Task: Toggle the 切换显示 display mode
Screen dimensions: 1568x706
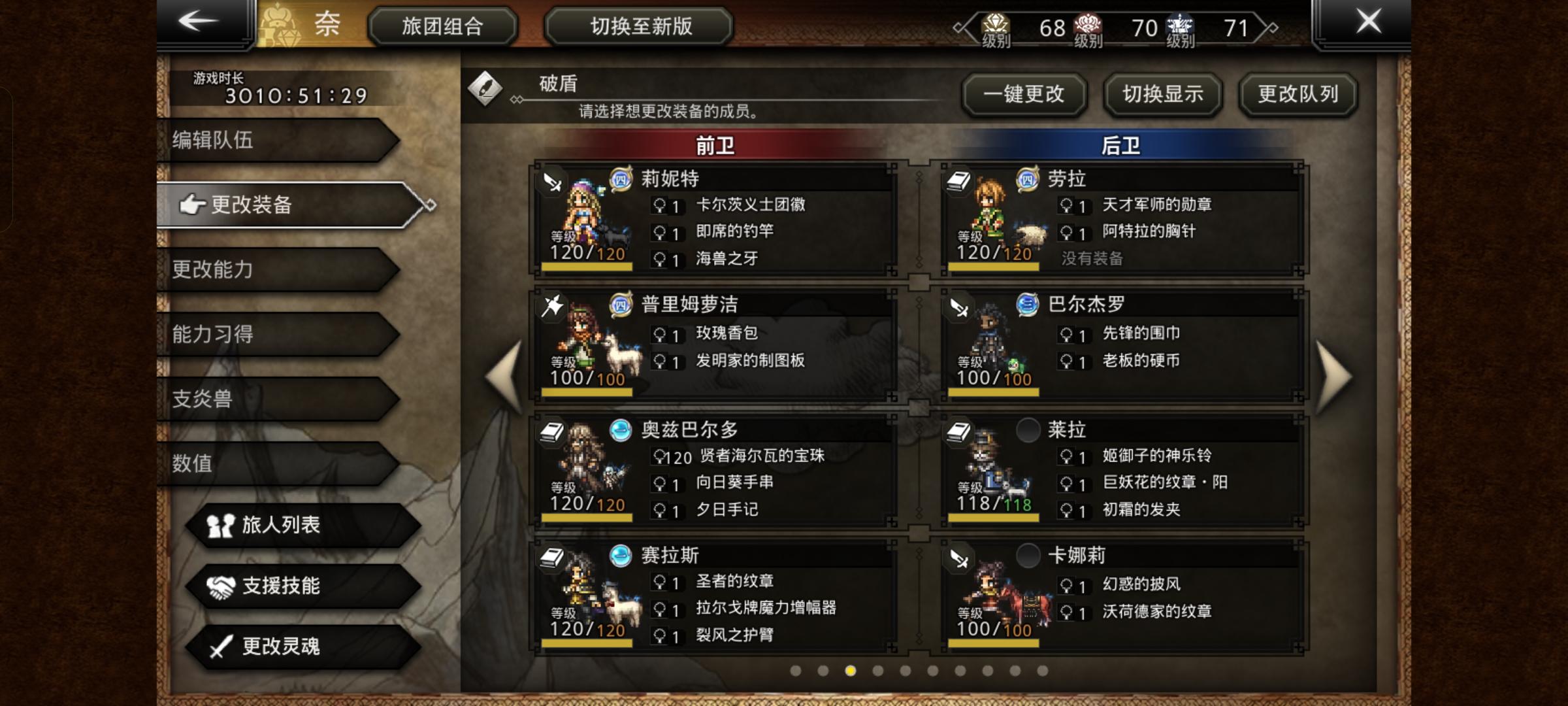Action: pyautogui.click(x=1162, y=93)
